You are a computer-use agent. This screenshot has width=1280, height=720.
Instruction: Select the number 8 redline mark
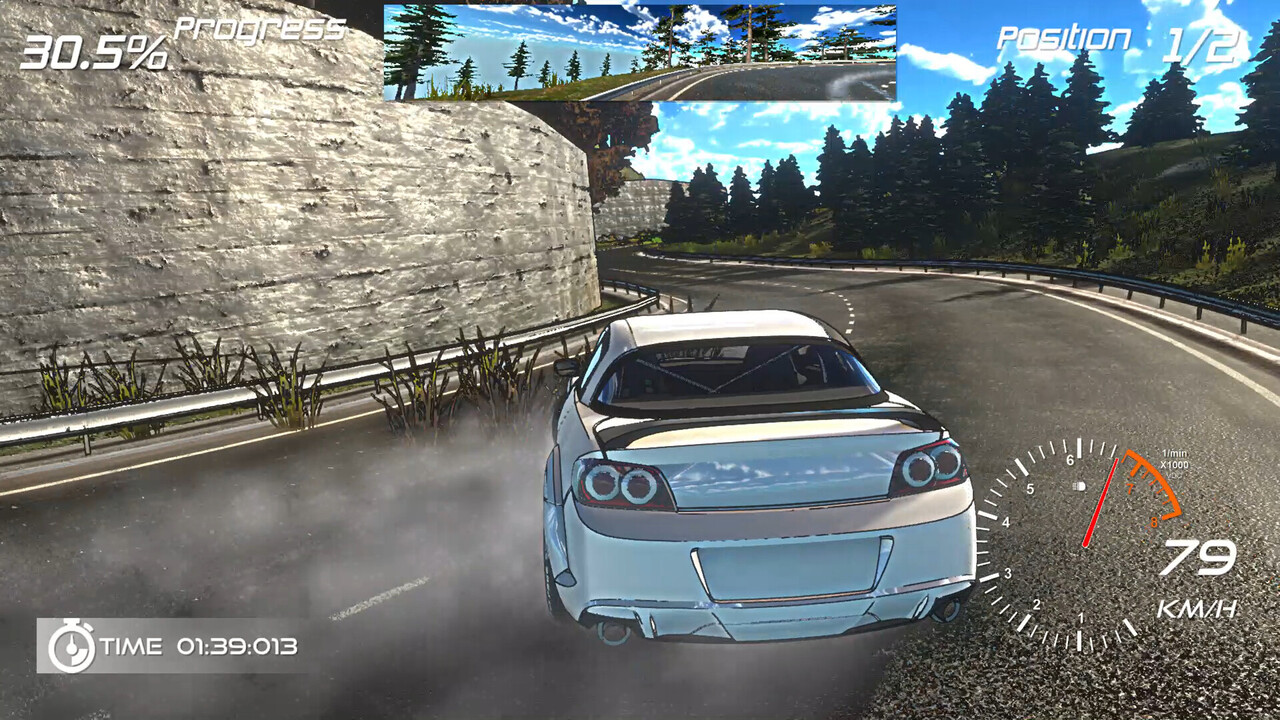[x=1153, y=520]
